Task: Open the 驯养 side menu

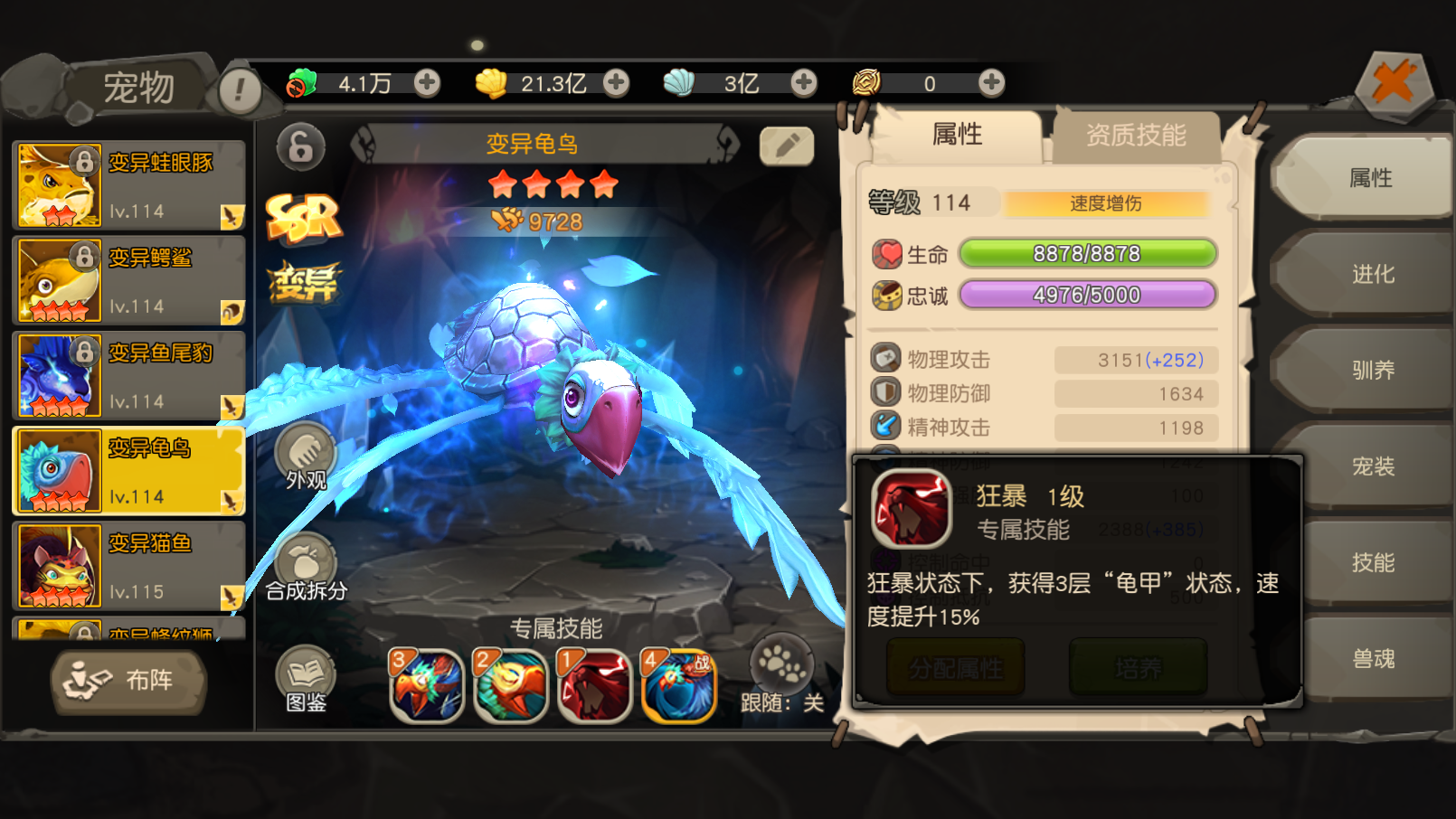Action: click(1371, 370)
